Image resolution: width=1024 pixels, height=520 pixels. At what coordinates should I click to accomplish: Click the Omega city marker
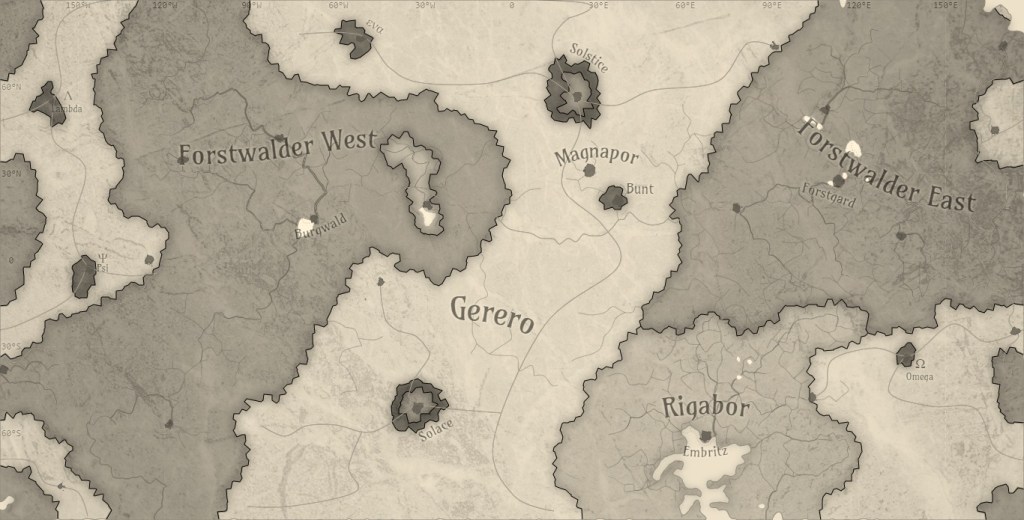907,353
